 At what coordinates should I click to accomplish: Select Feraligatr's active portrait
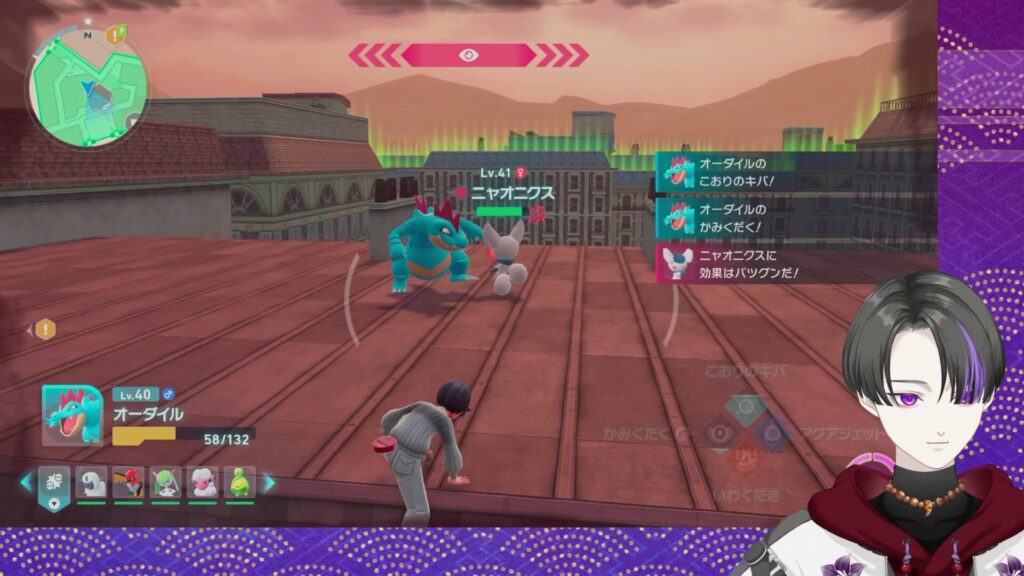click(x=72, y=414)
